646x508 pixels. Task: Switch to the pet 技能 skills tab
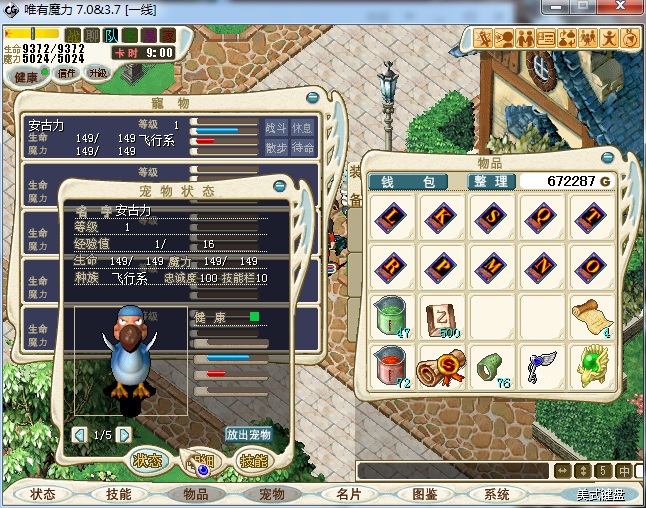tap(251, 460)
